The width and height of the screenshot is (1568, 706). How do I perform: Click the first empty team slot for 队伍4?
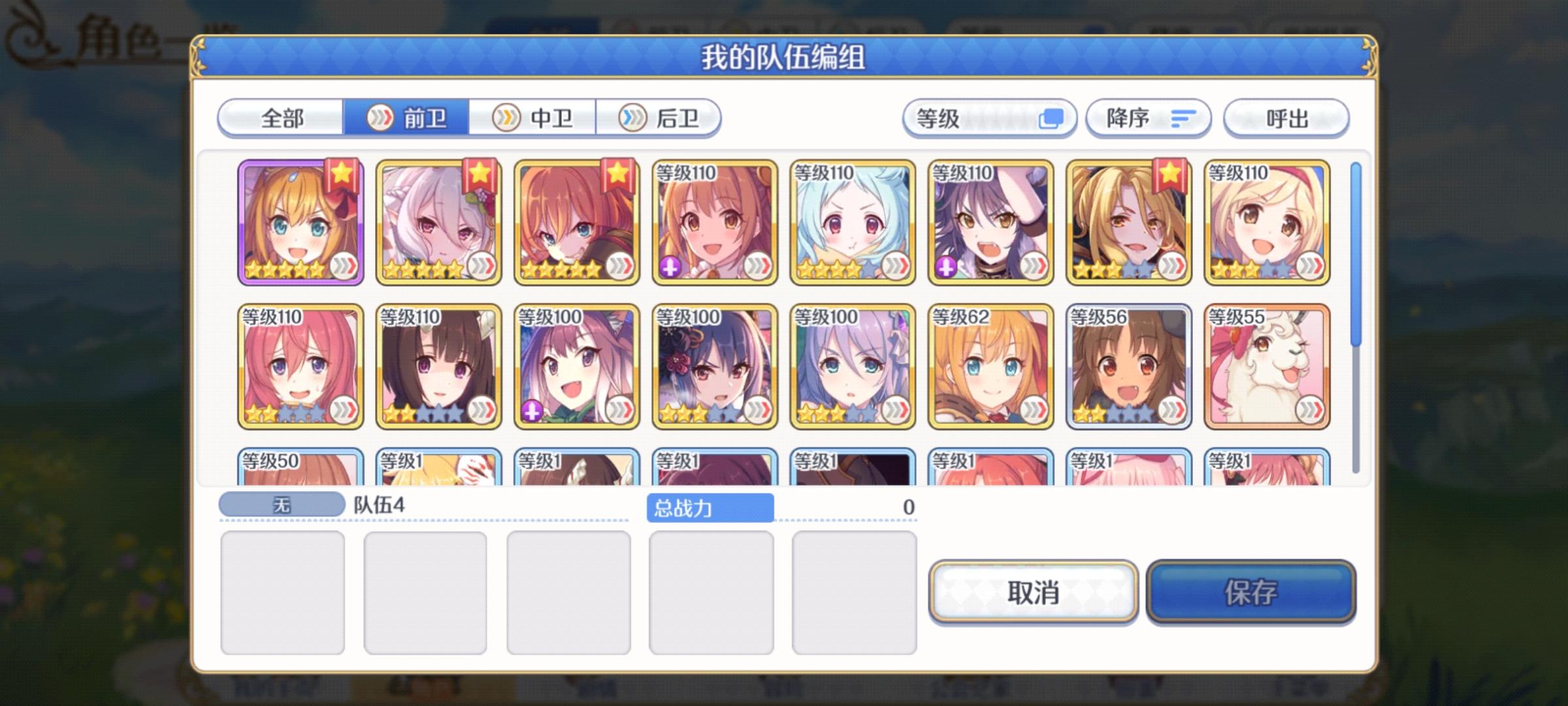click(284, 595)
